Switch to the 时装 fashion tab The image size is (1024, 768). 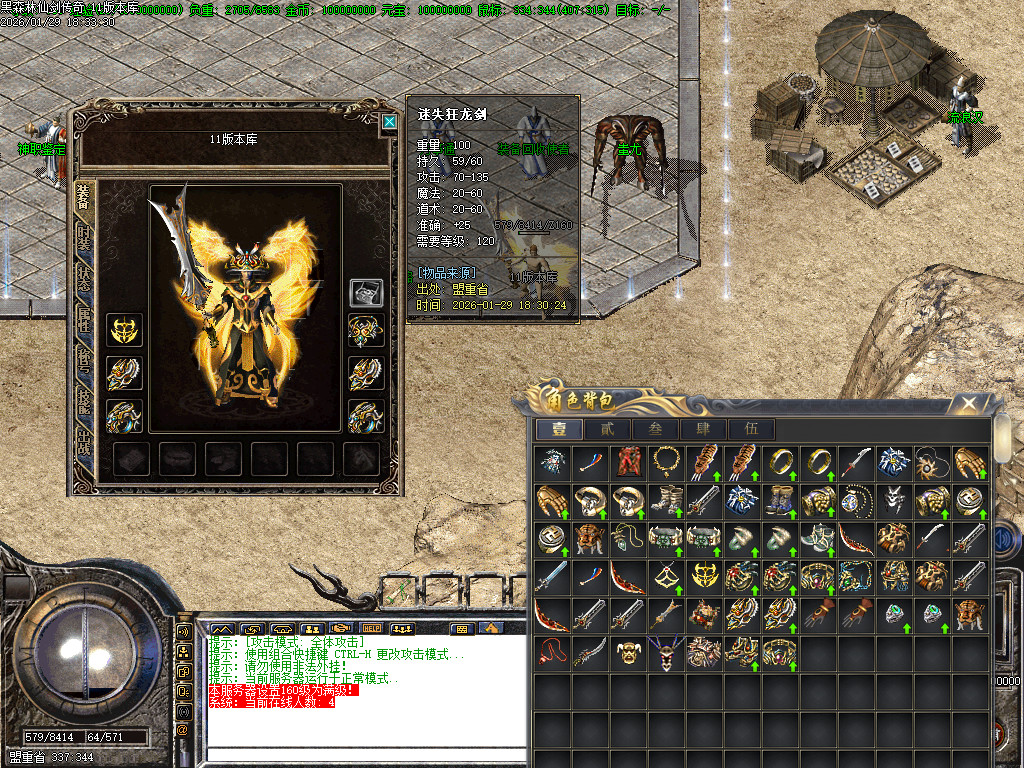[x=84, y=239]
